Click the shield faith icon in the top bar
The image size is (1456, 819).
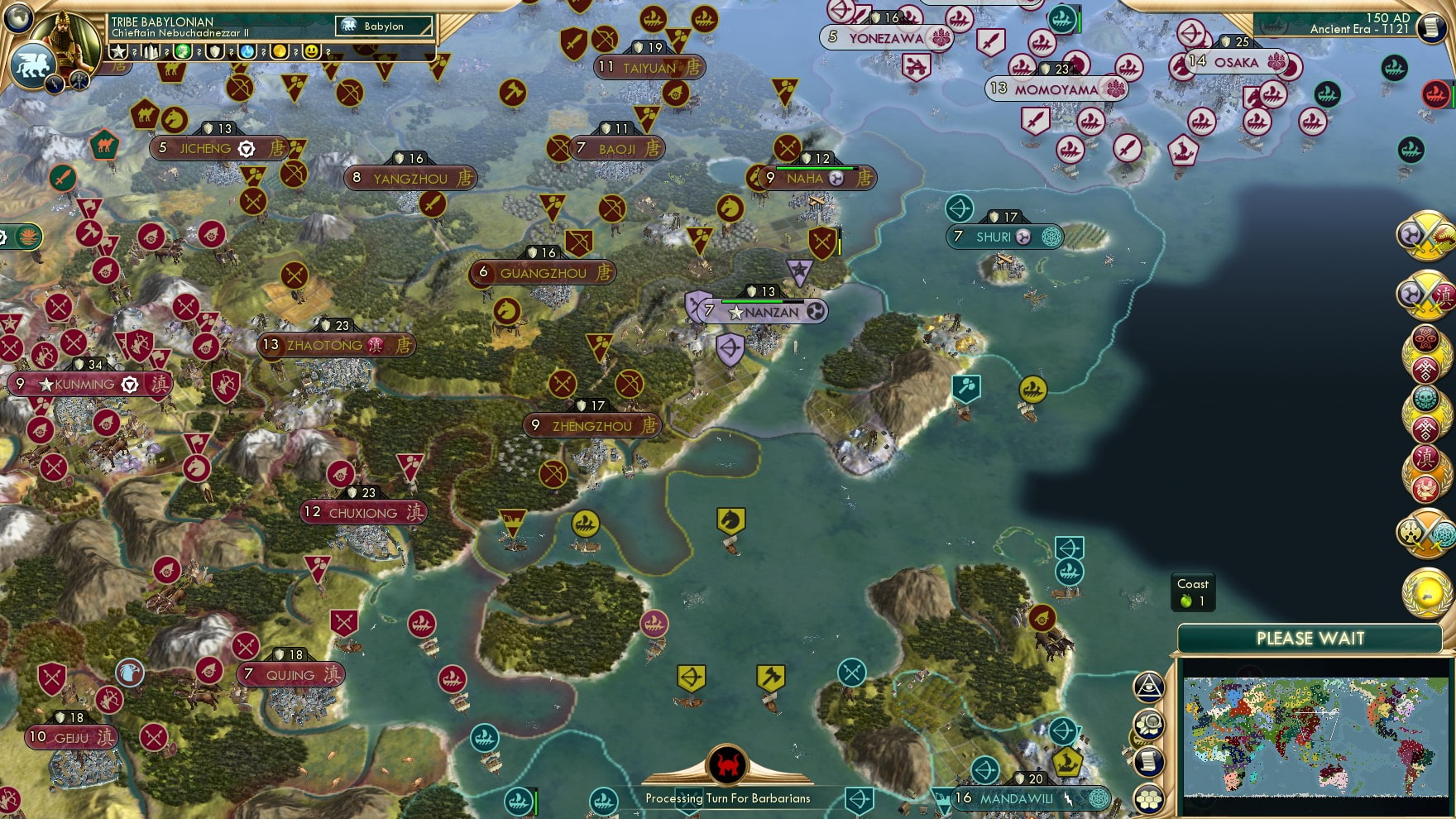215,52
